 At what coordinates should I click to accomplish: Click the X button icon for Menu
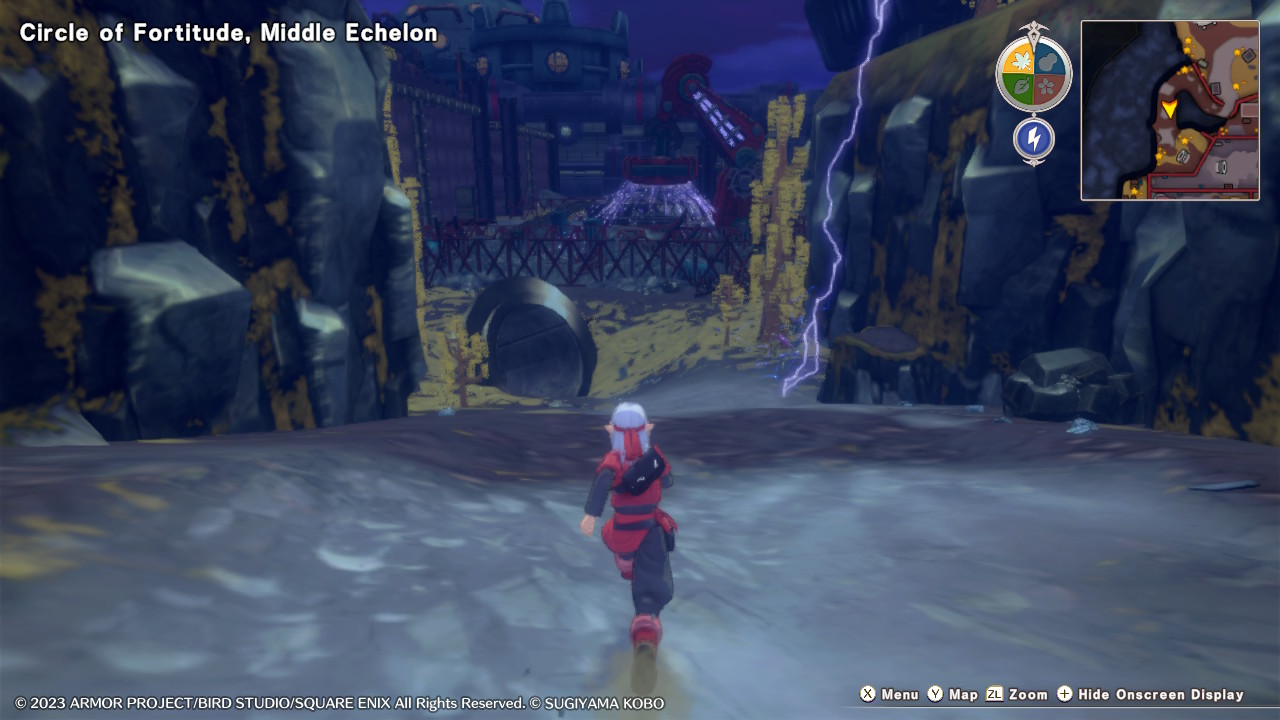point(867,694)
